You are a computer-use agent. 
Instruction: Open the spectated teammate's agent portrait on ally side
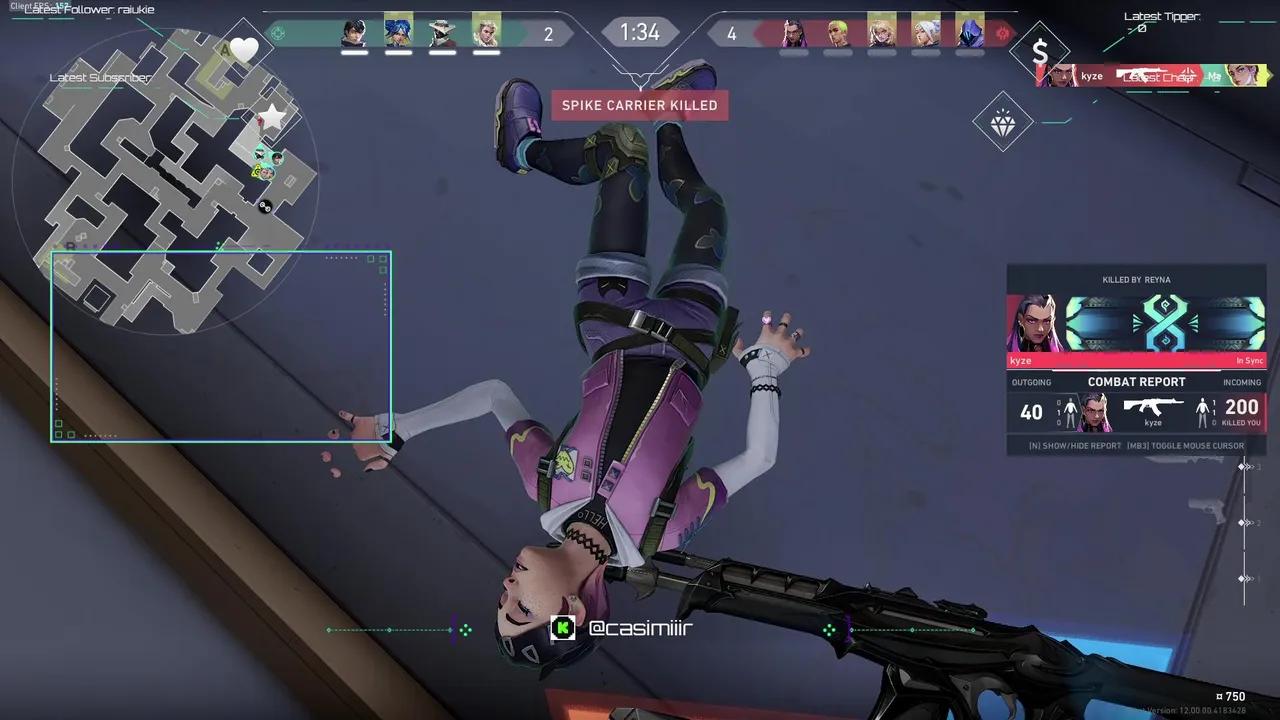tap(487, 33)
